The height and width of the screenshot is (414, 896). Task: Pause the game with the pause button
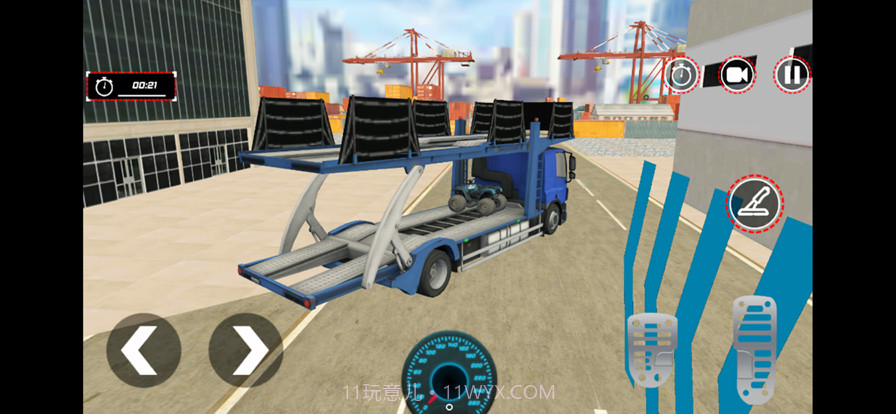pyautogui.click(x=792, y=74)
